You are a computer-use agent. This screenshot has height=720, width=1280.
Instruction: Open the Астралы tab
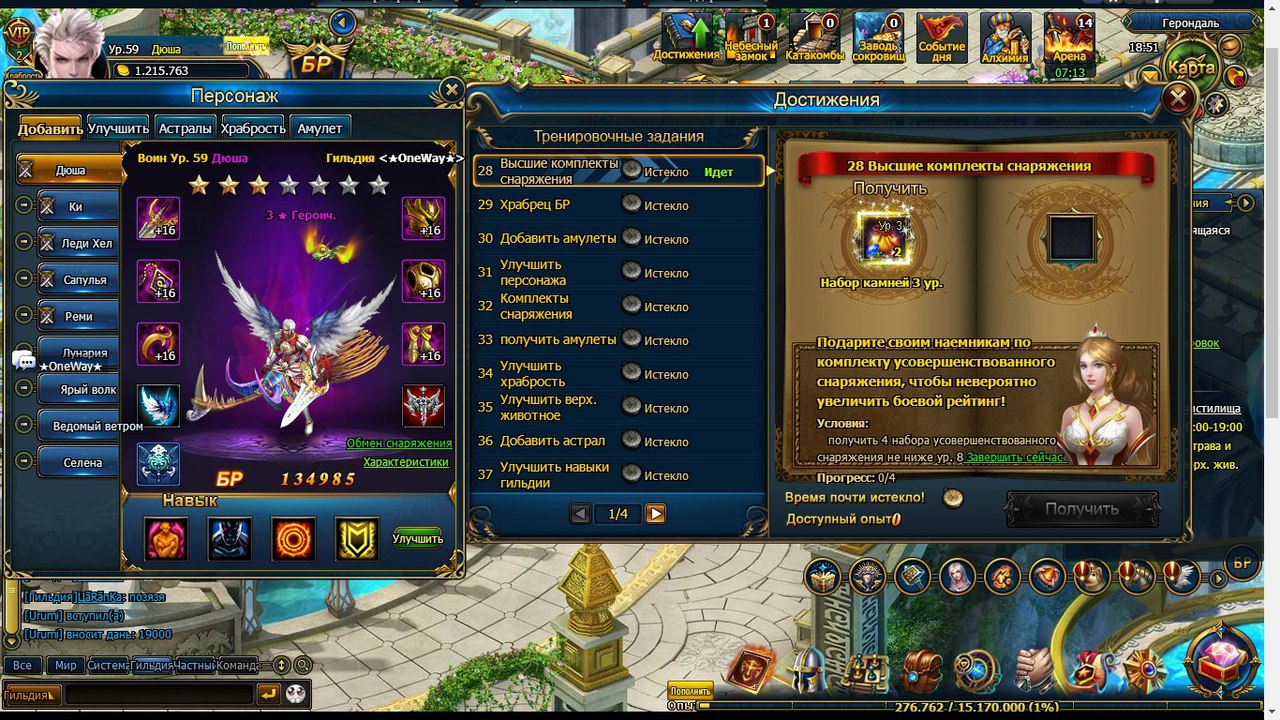pos(185,128)
